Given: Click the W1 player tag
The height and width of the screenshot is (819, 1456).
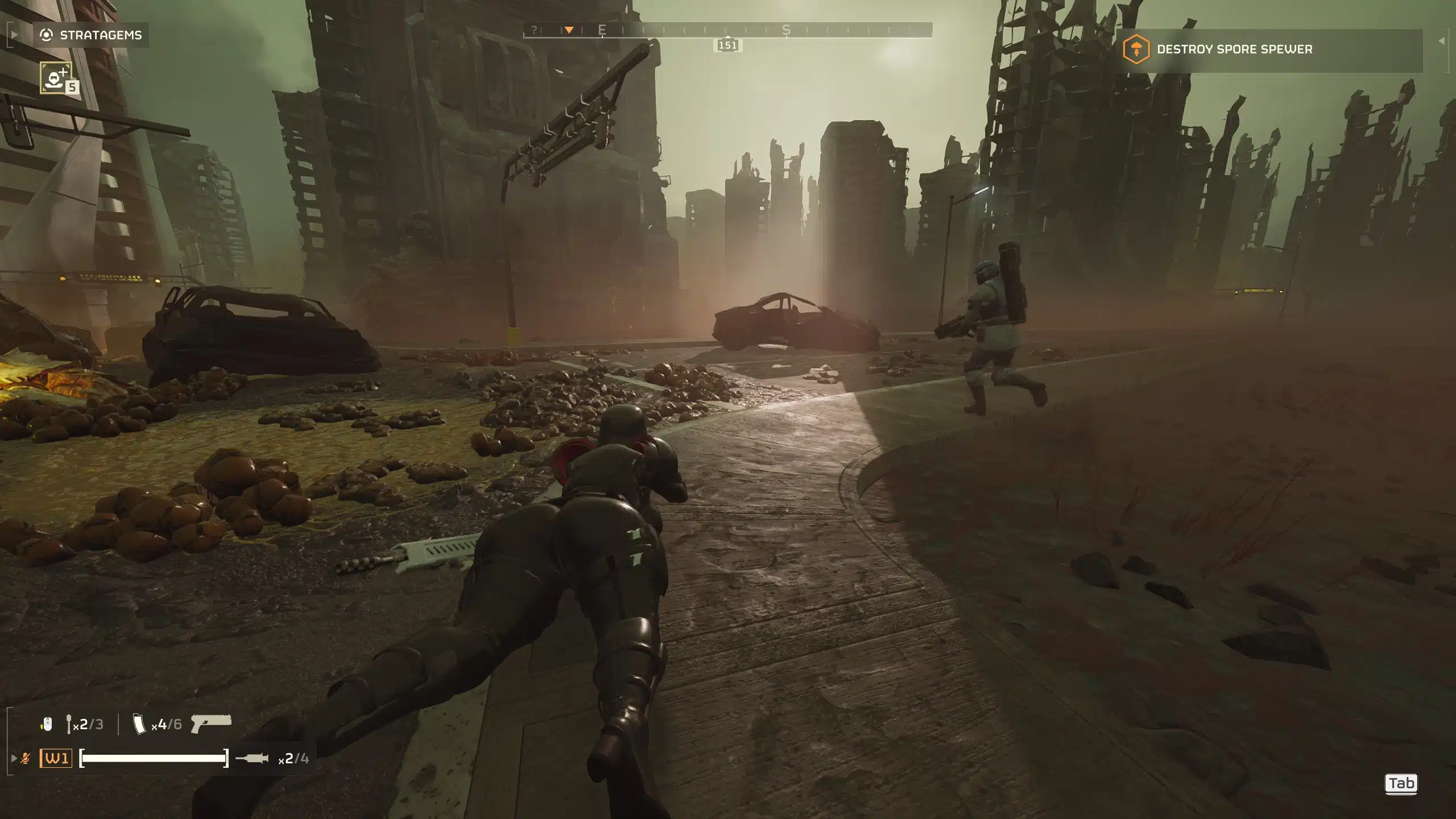Looking at the screenshot, I should point(56,758).
